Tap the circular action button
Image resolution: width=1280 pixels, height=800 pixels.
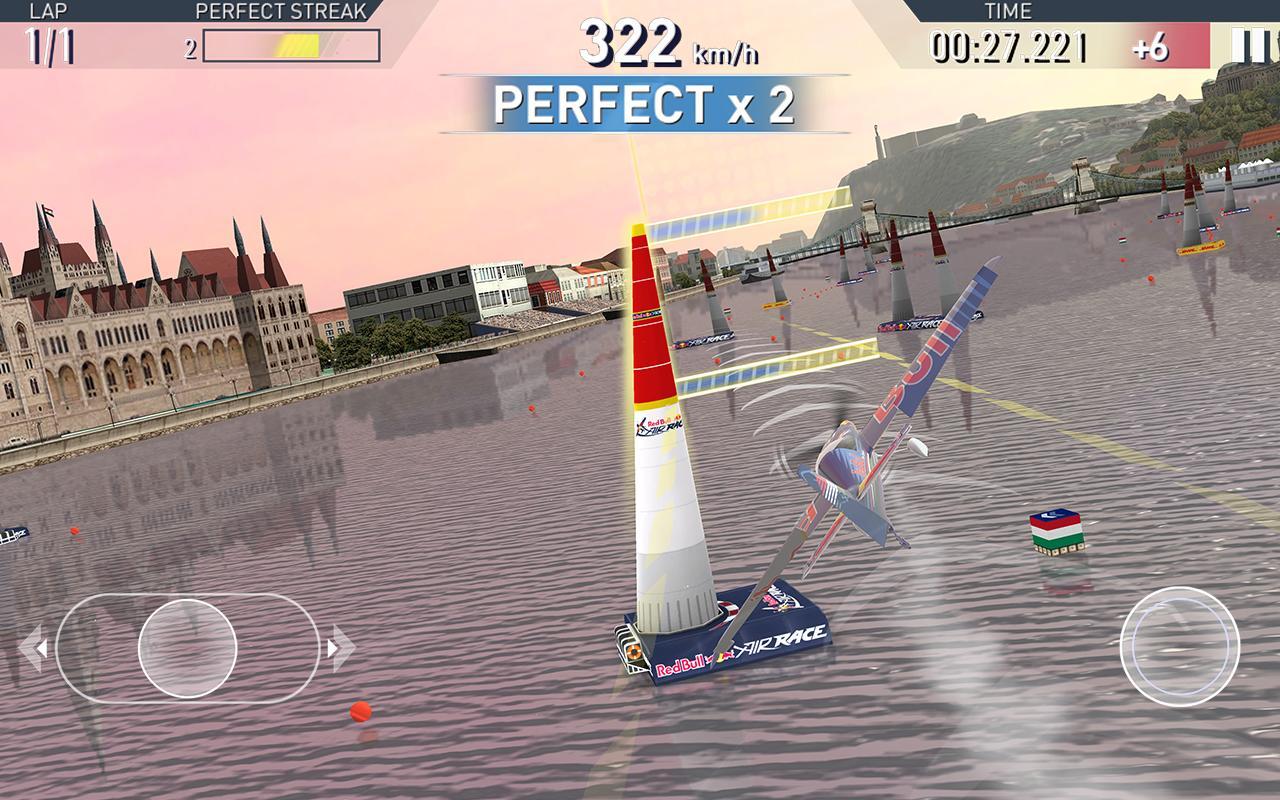(1179, 646)
